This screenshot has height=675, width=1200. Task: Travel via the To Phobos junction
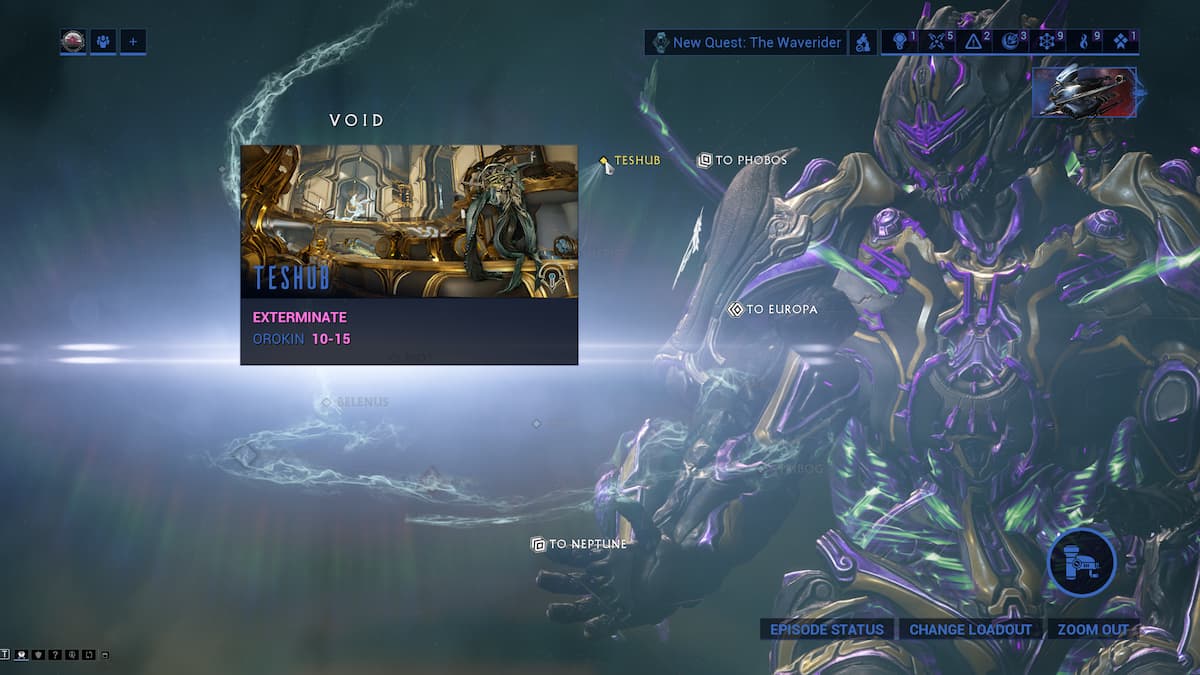point(742,160)
